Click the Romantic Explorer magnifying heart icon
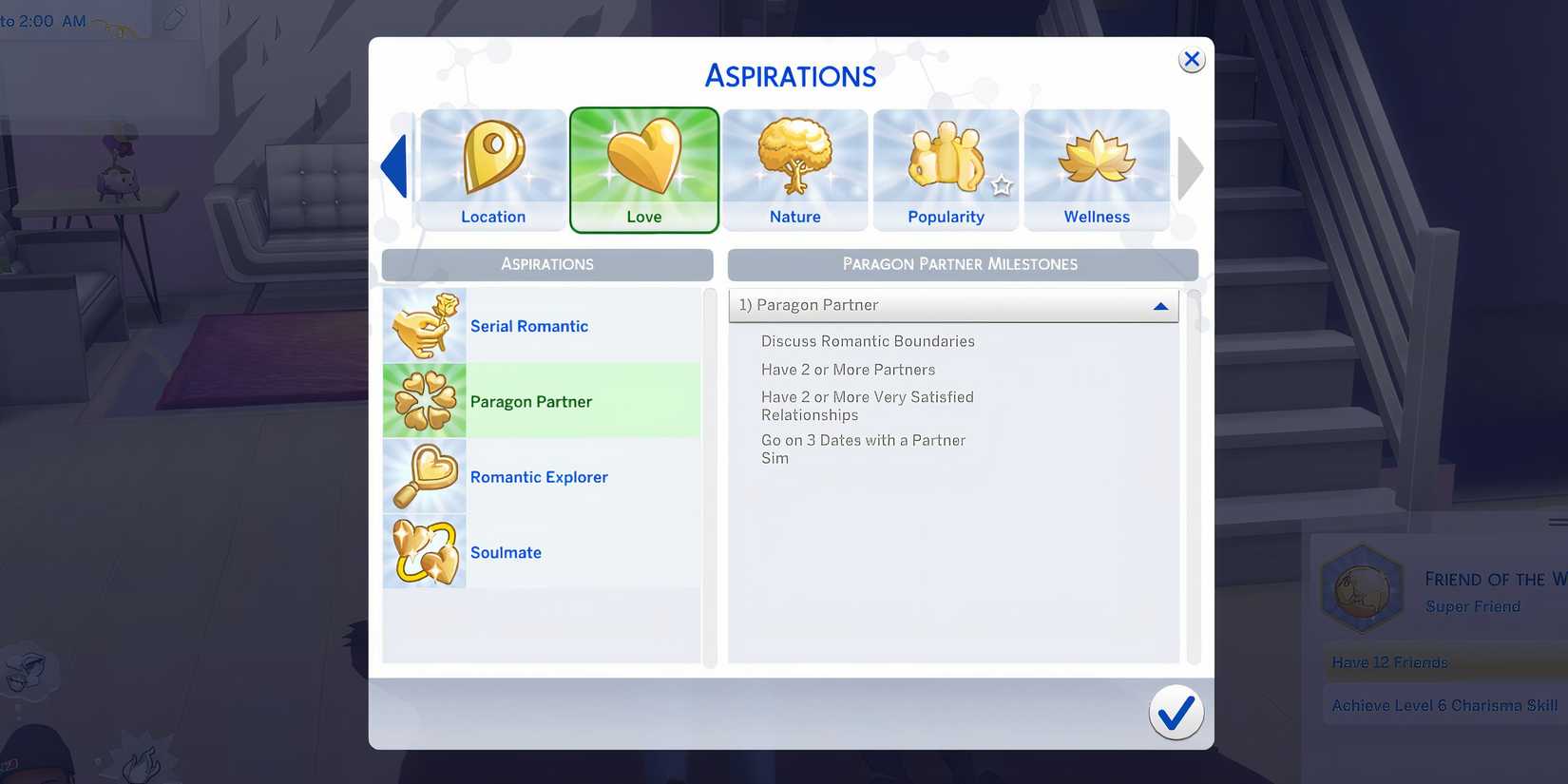 tap(424, 476)
